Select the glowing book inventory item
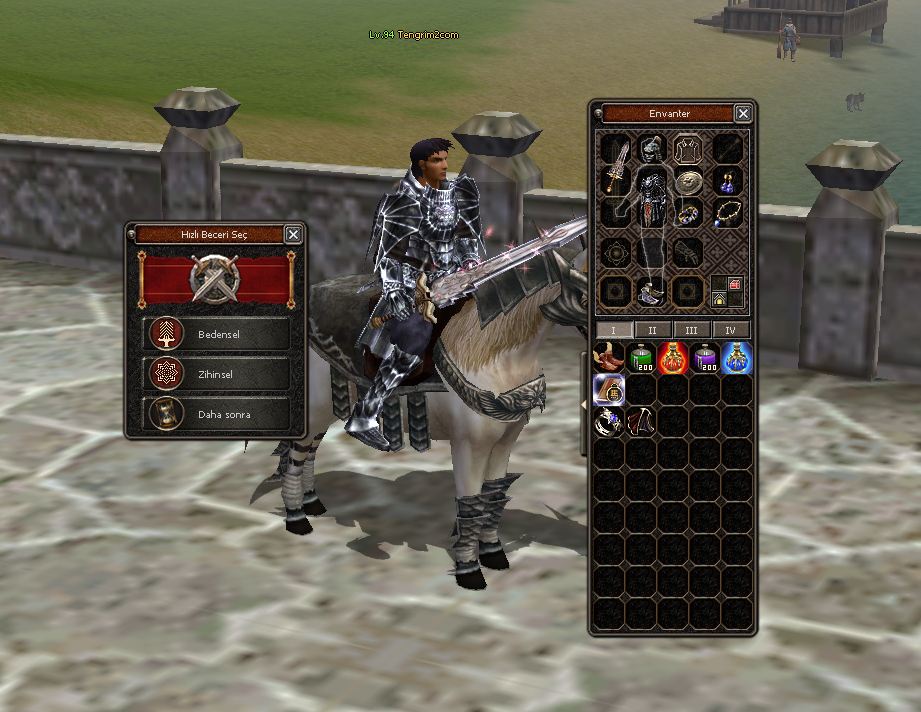Viewport: 921px width, 712px height. 608,390
